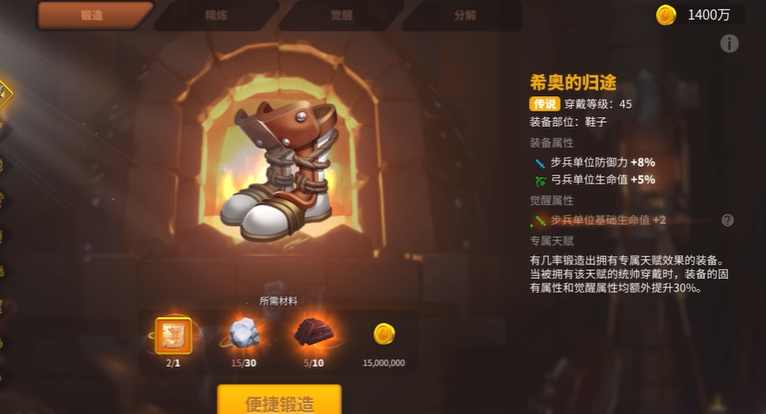Click the gold coin icon beside 1400万
Image resolution: width=766 pixels, height=414 pixels.
[666, 15]
